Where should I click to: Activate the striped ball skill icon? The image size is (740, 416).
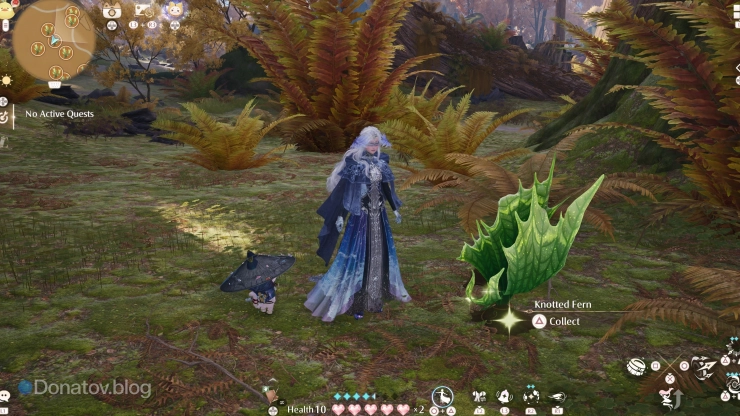(x=637, y=368)
